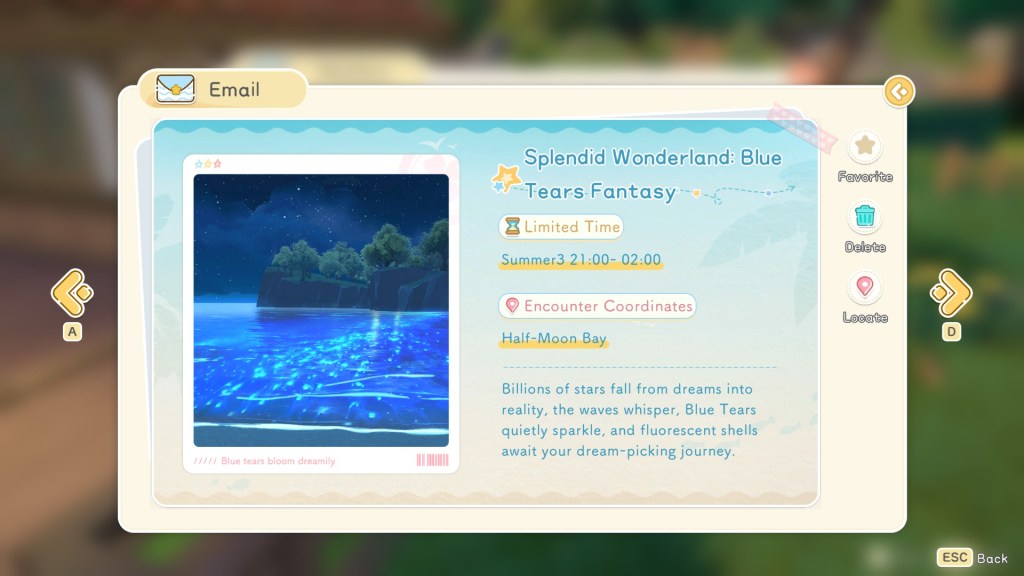
Task: Go to the previous email
Action: tap(72, 292)
